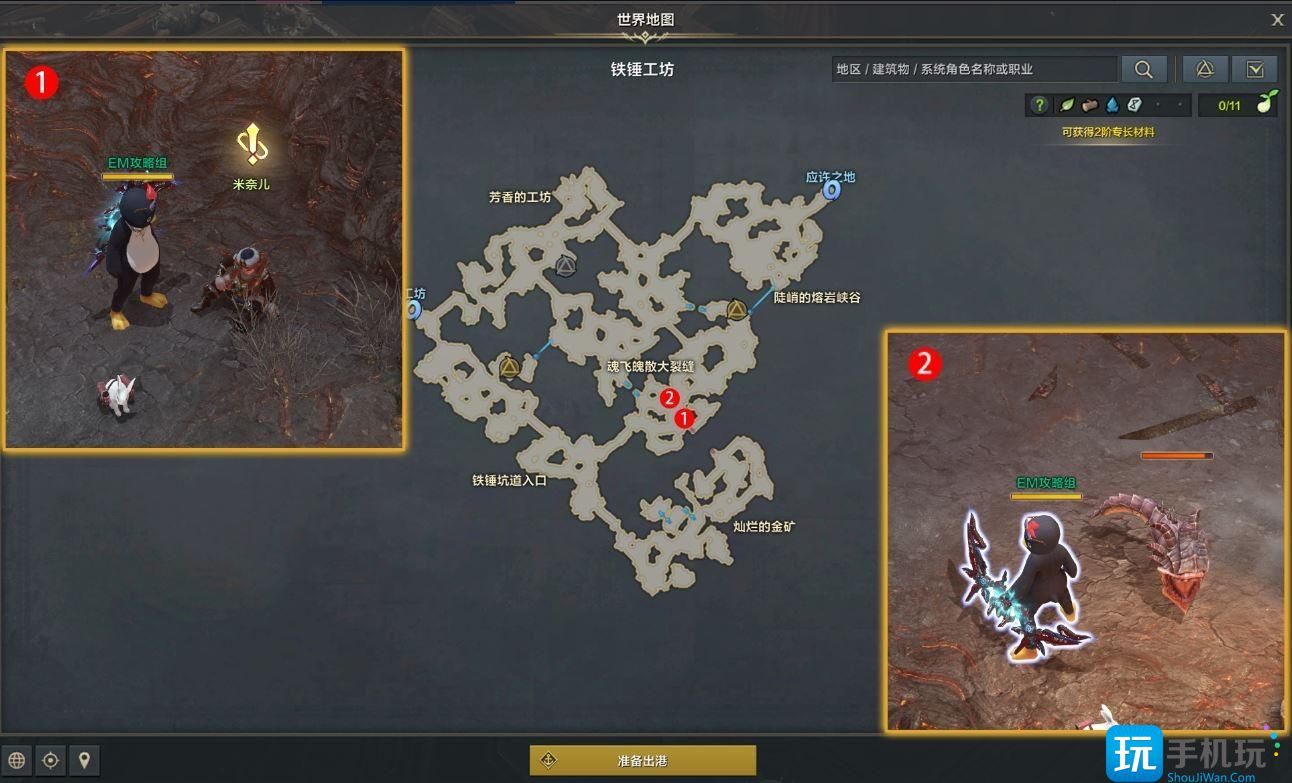Screen dimensions: 1292x783
Task: Open the Triport teleport icon at top right
Action: click(1204, 69)
